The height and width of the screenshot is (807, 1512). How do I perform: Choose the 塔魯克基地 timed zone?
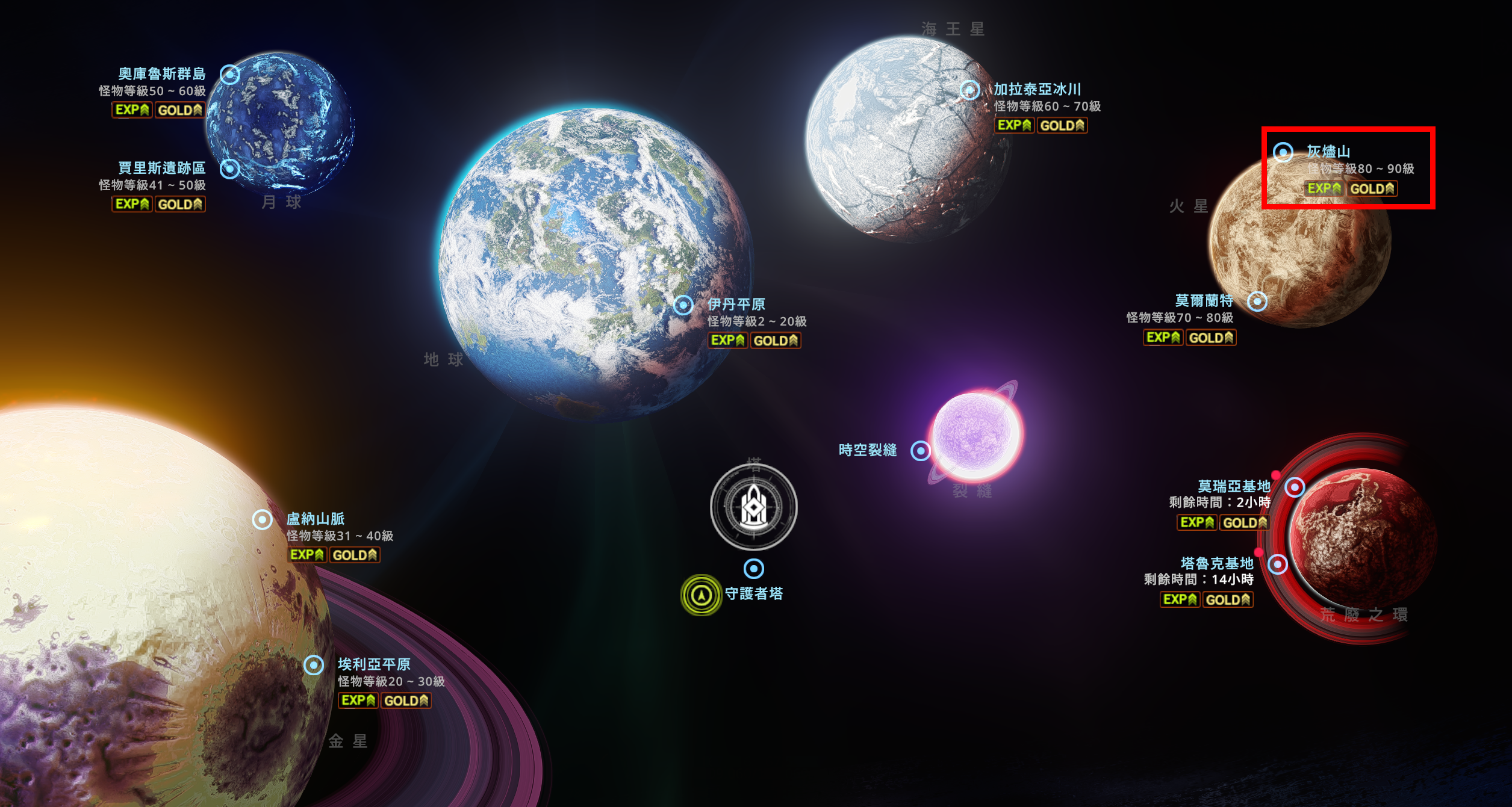pyautogui.click(x=1278, y=564)
